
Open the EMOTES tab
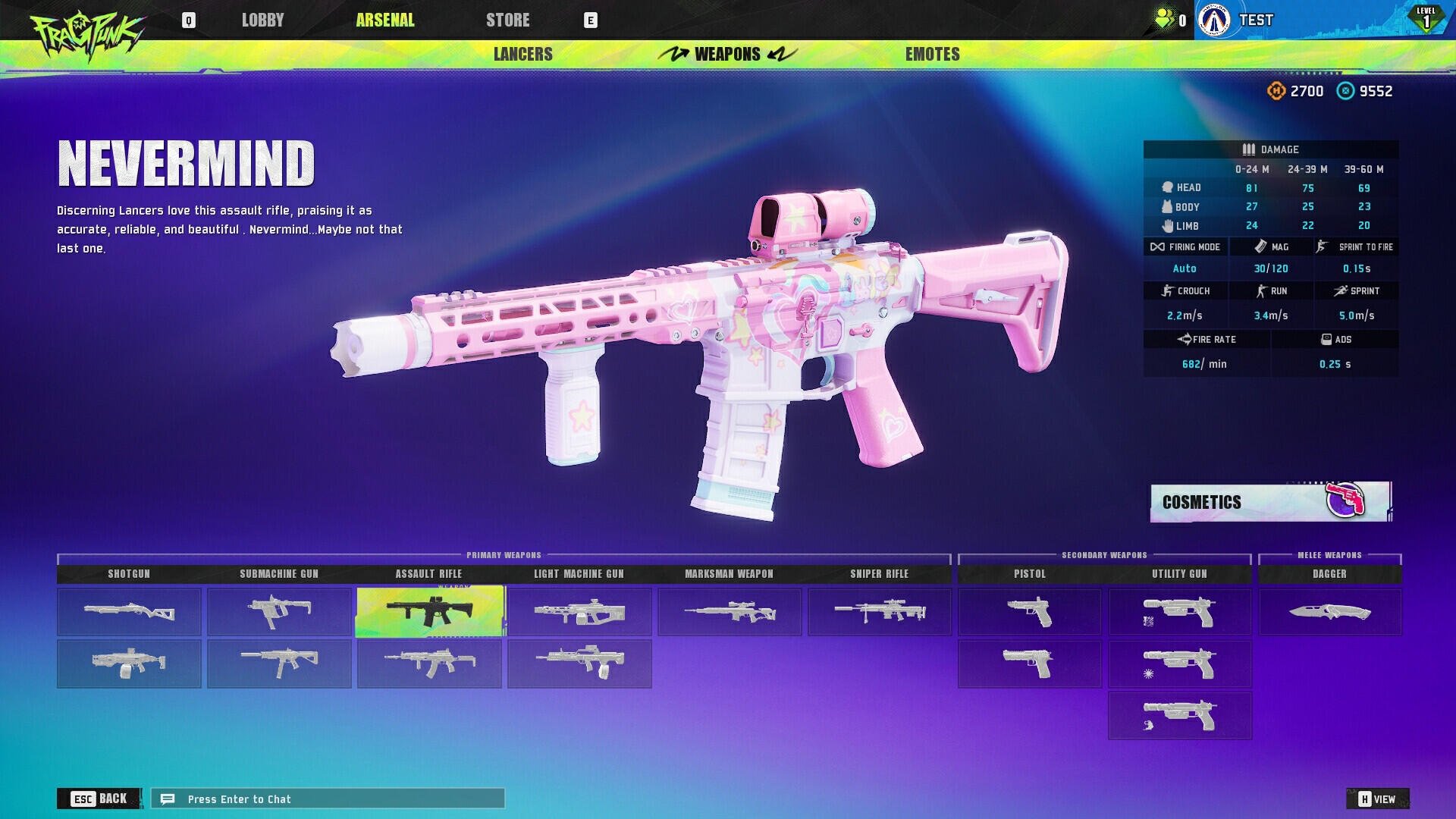pos(931,54)
